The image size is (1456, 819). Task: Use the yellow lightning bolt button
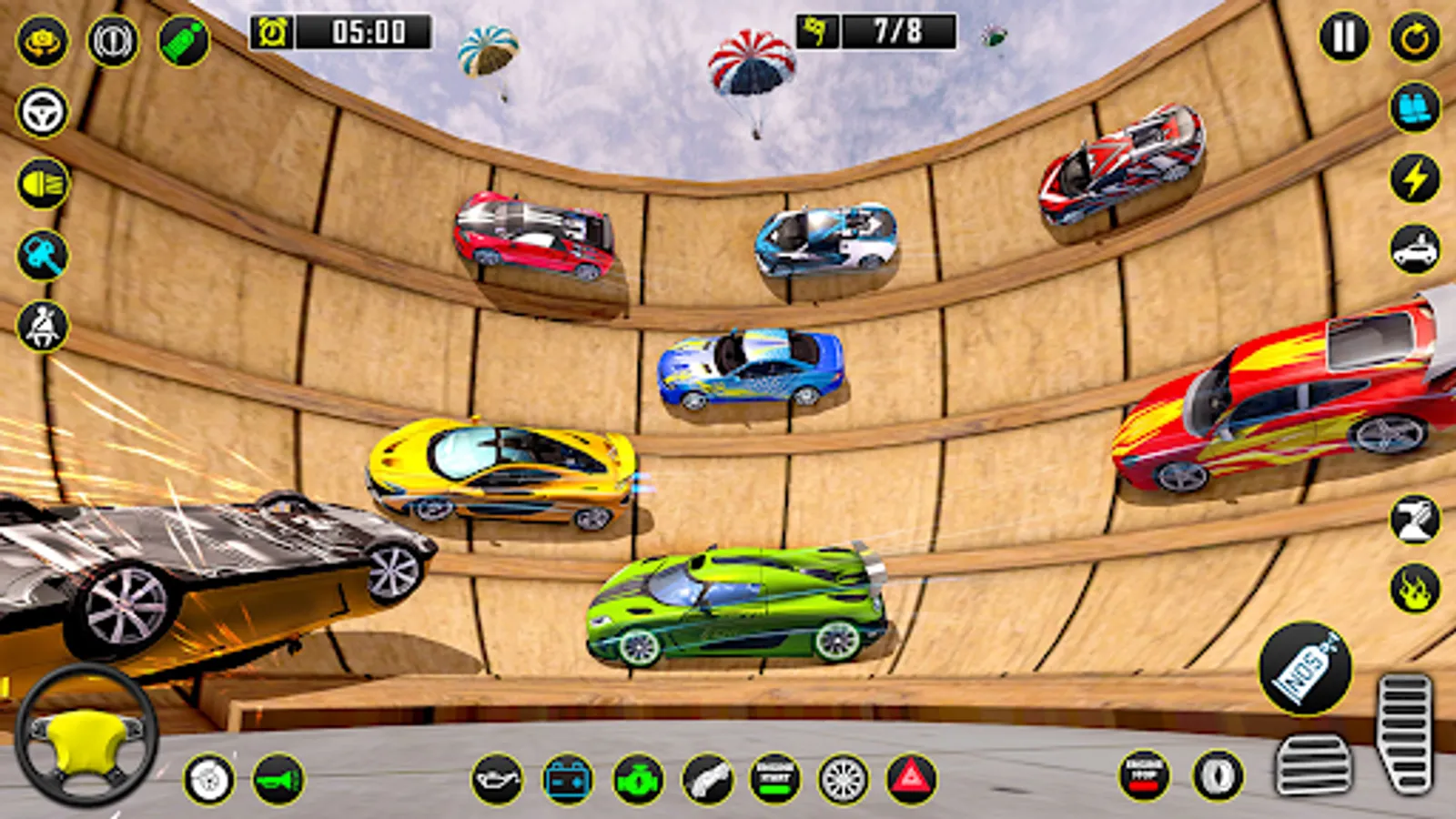pyautogui.click(x=1414, y=178)
